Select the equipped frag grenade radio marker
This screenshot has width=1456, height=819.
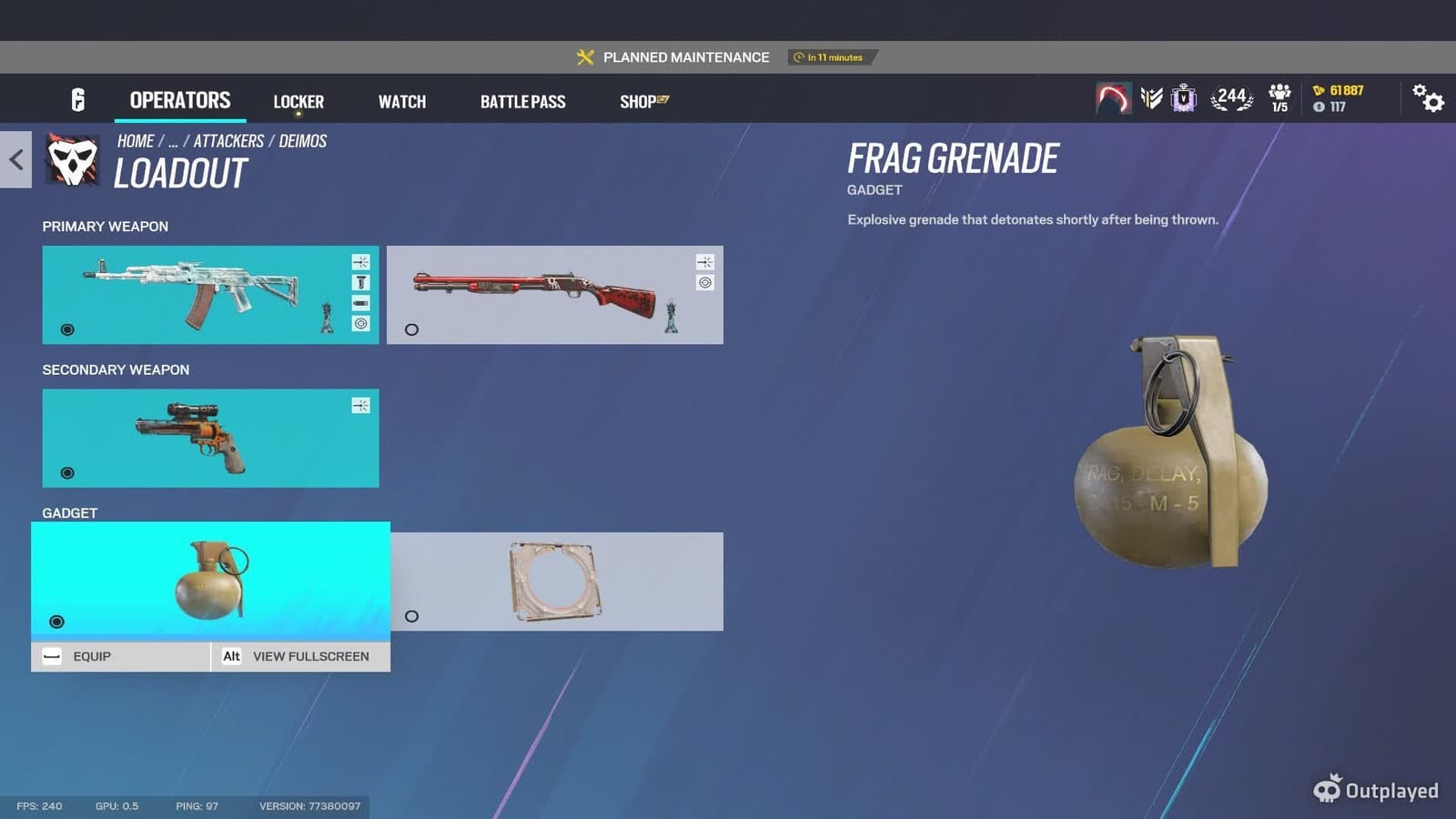[x=56, y=622]
